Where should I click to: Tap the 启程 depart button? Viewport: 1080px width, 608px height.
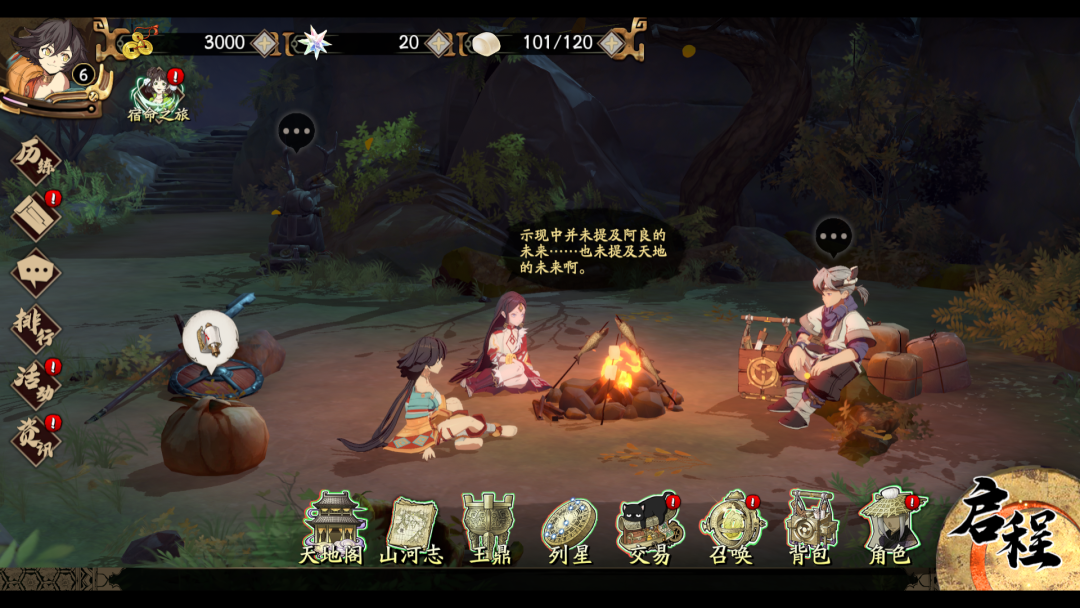tap(1010, 528)
